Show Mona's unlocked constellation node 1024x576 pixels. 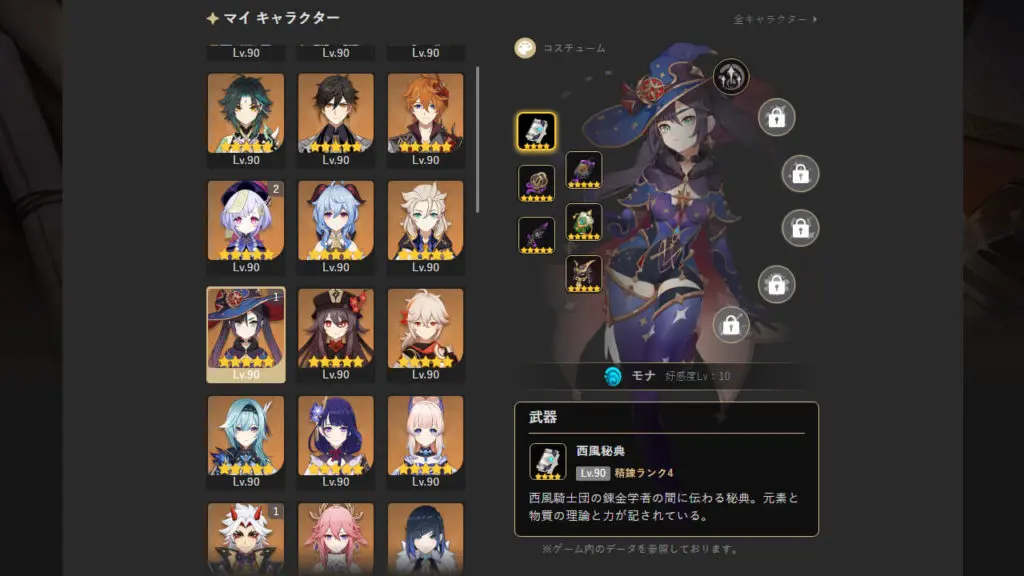coord(731,77)
